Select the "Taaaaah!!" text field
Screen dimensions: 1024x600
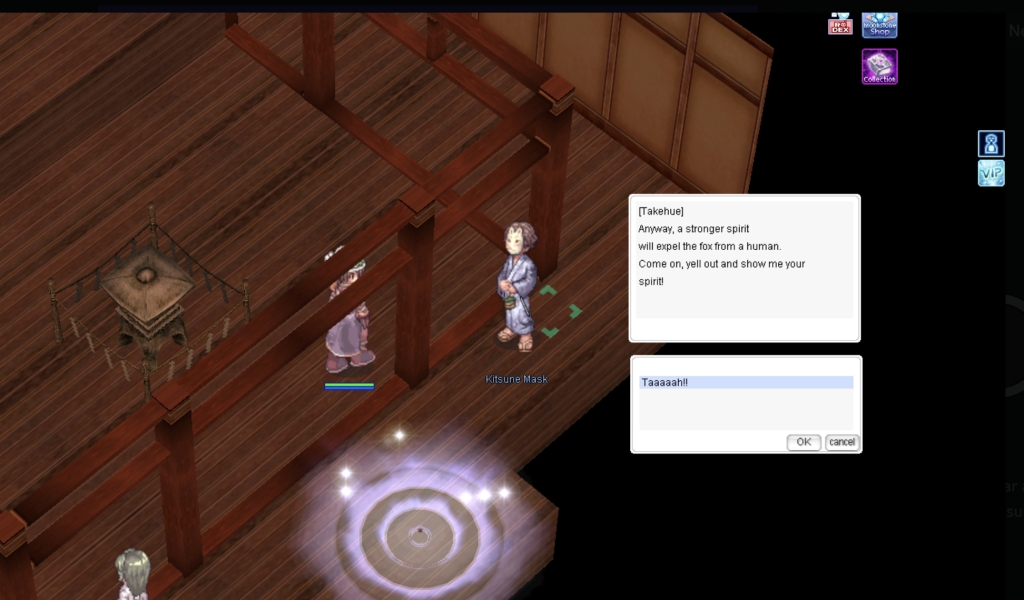[746, 382]
